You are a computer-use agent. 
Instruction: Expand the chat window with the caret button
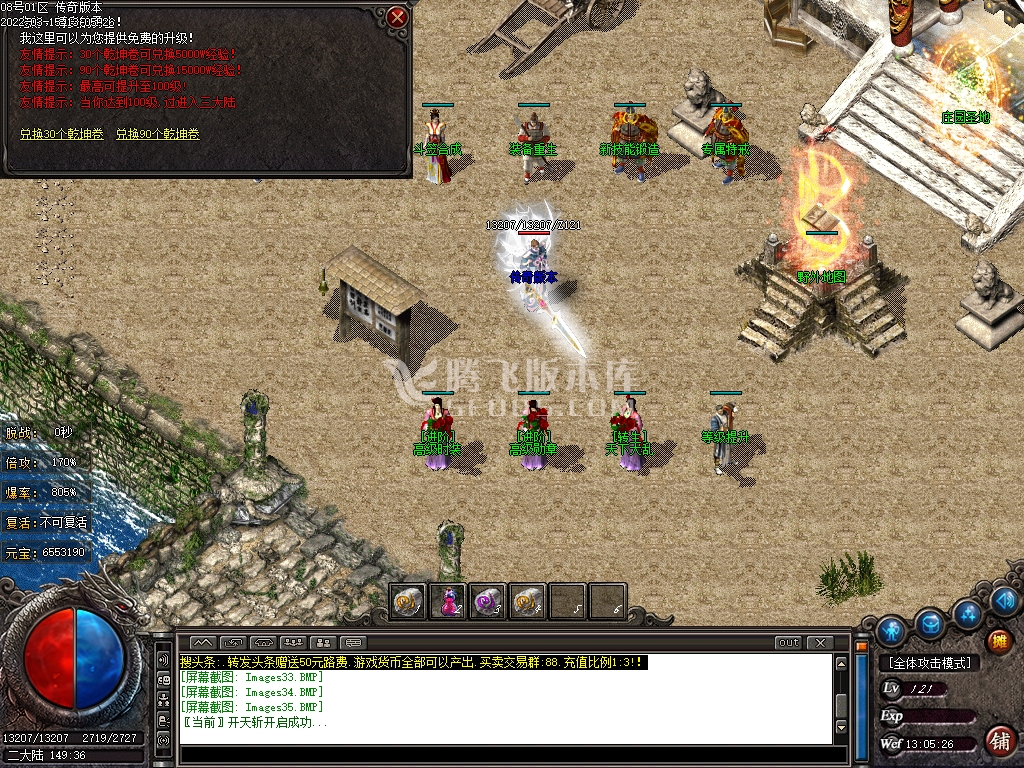point(203,642)
